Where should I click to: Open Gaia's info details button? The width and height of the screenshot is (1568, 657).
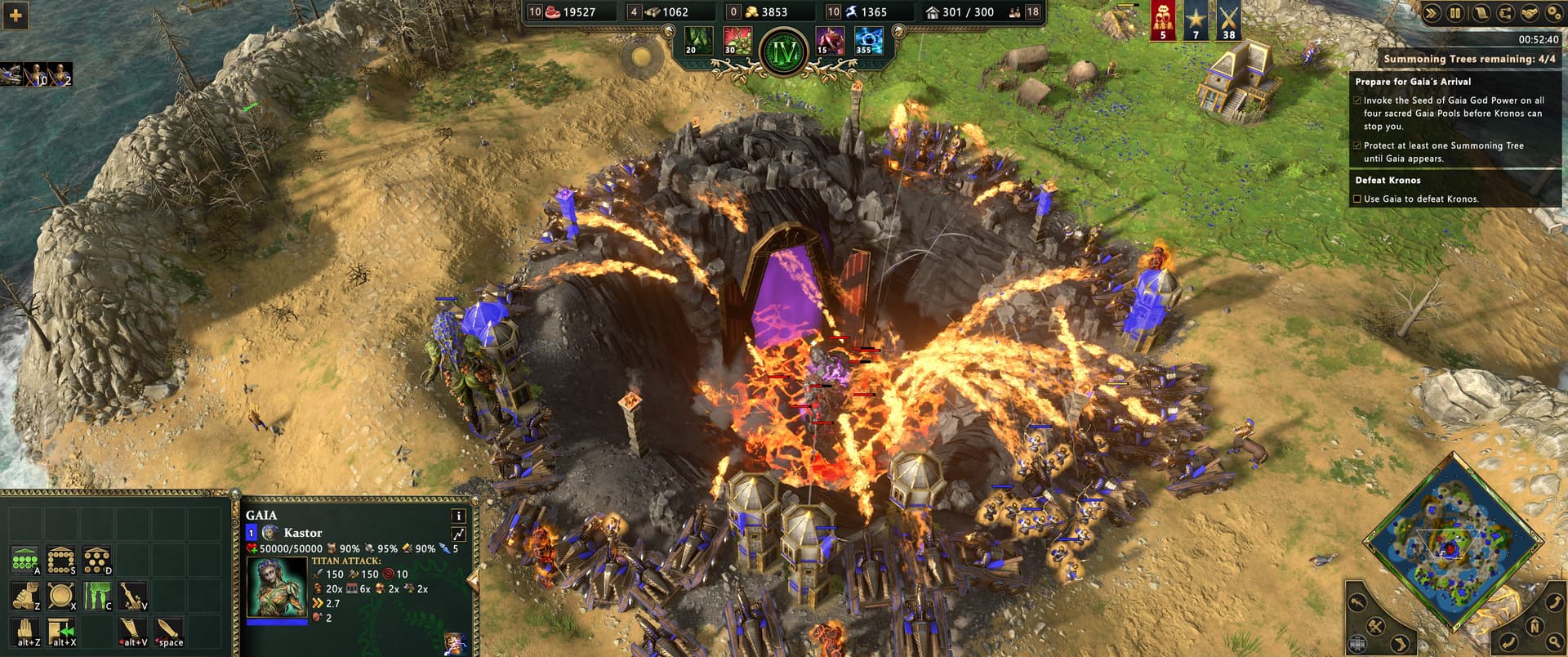tap(458, 516)
